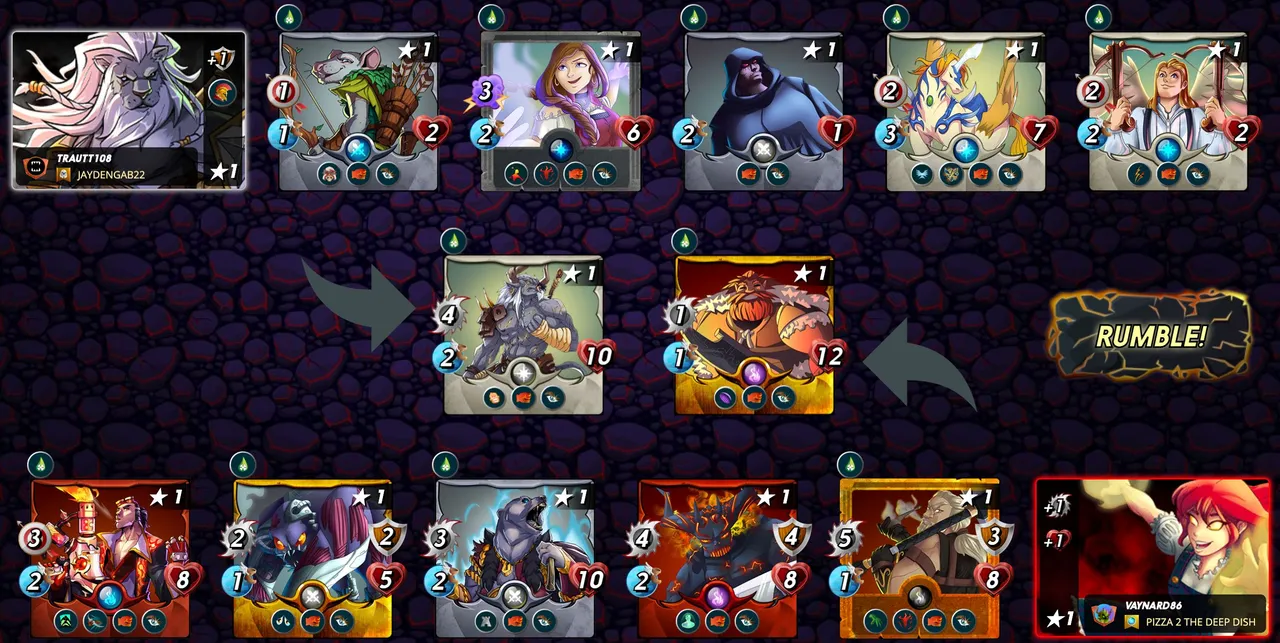The width and height of the screenshot is (1280, 643).
Task: Select the white lion summoner card
Action: coord(128,109)
